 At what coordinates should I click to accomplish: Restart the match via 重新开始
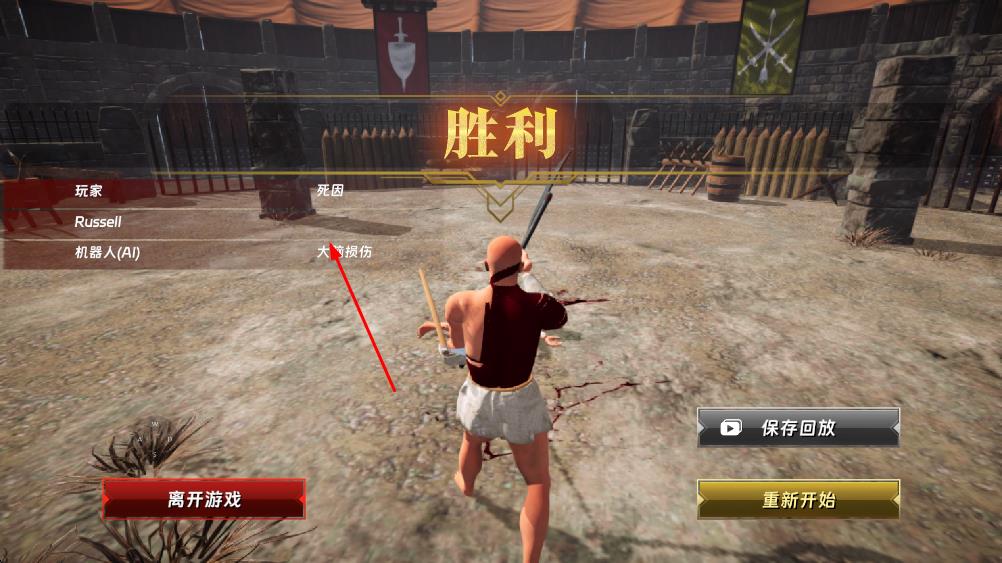[x=798, y=500]
